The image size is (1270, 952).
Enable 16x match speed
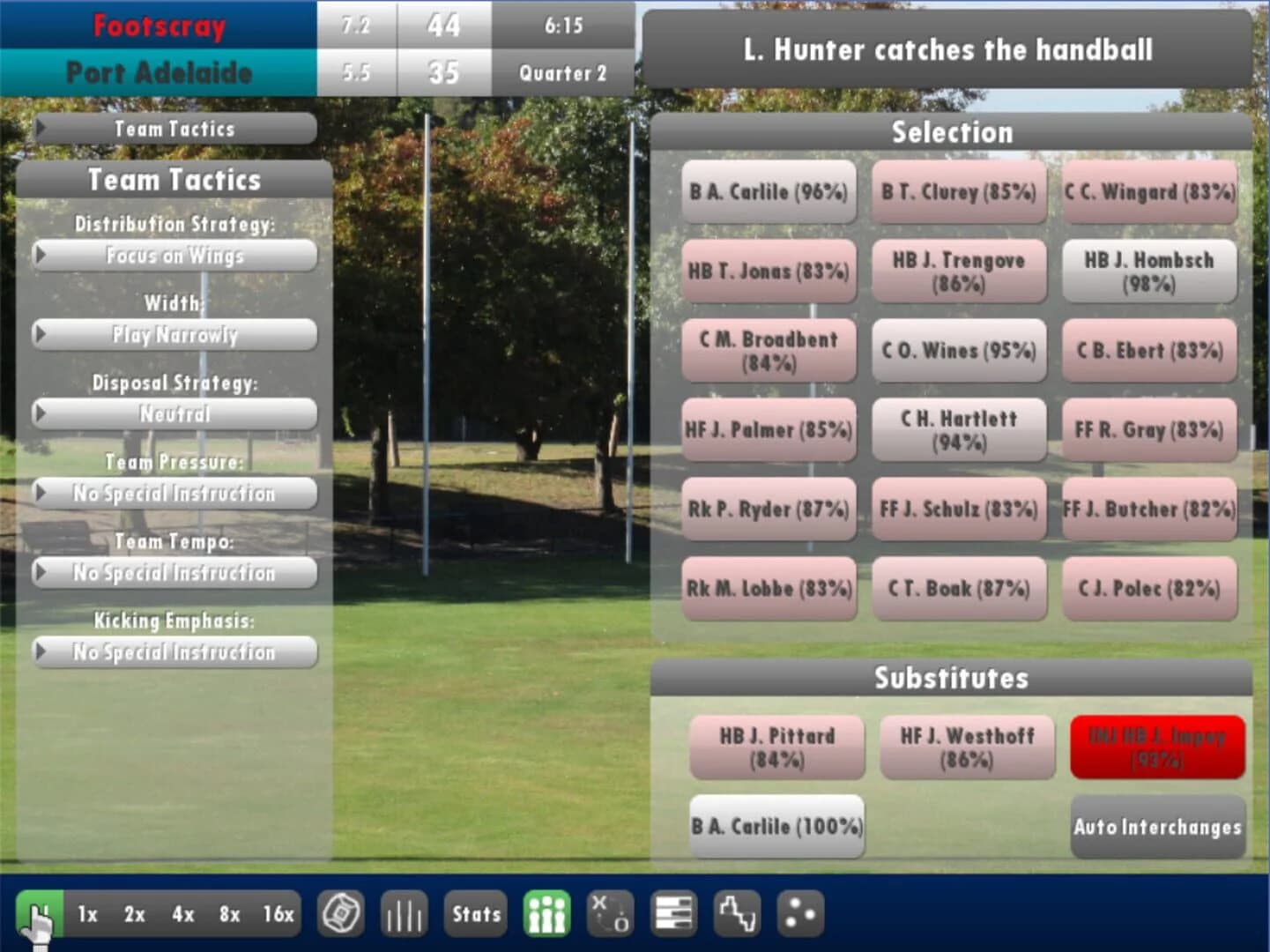coord(280,915)
